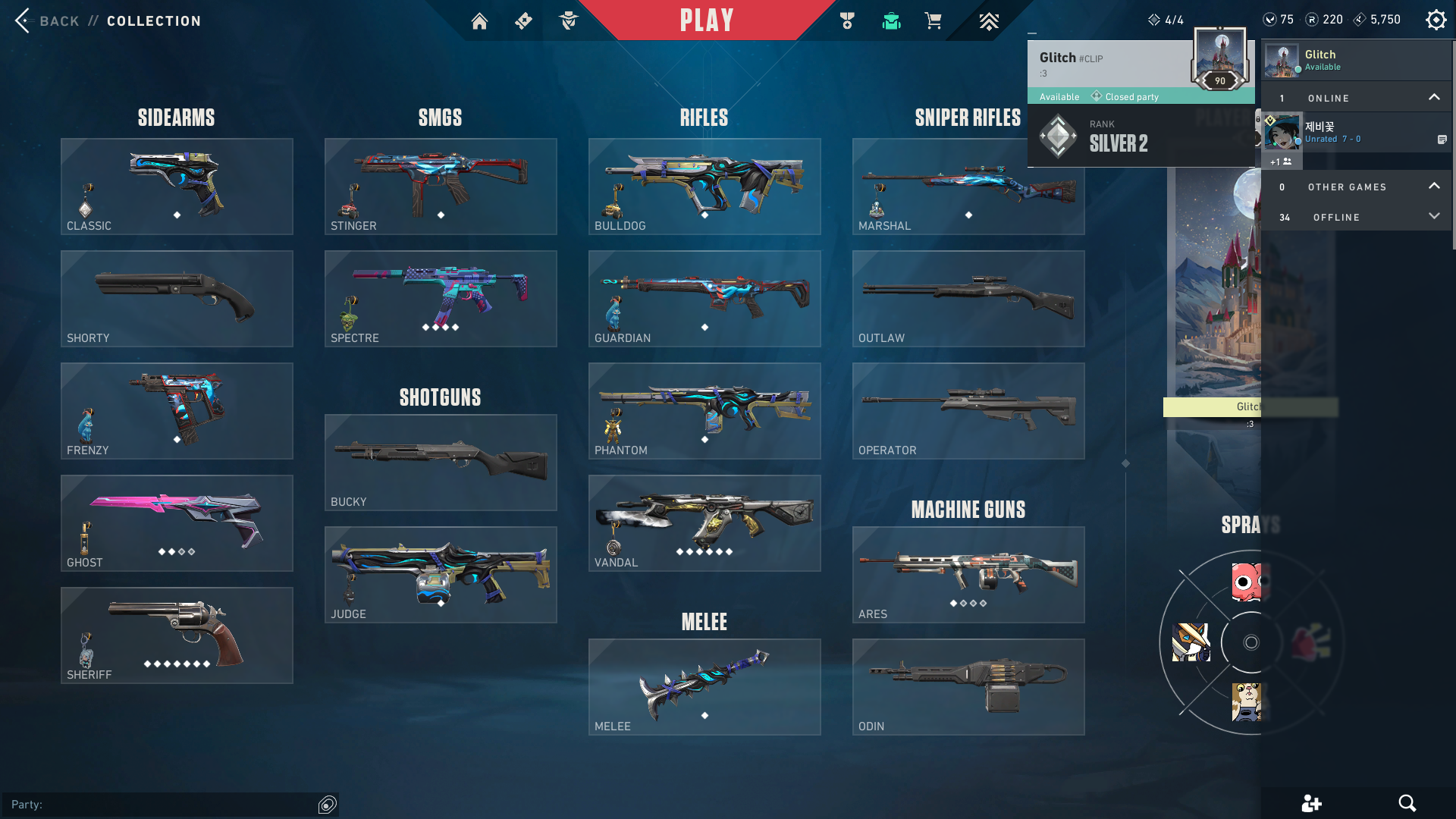Open Settings with the gear icon
The height and width of the screenshot is (819, 1456).
click(x=1436, y=19)
